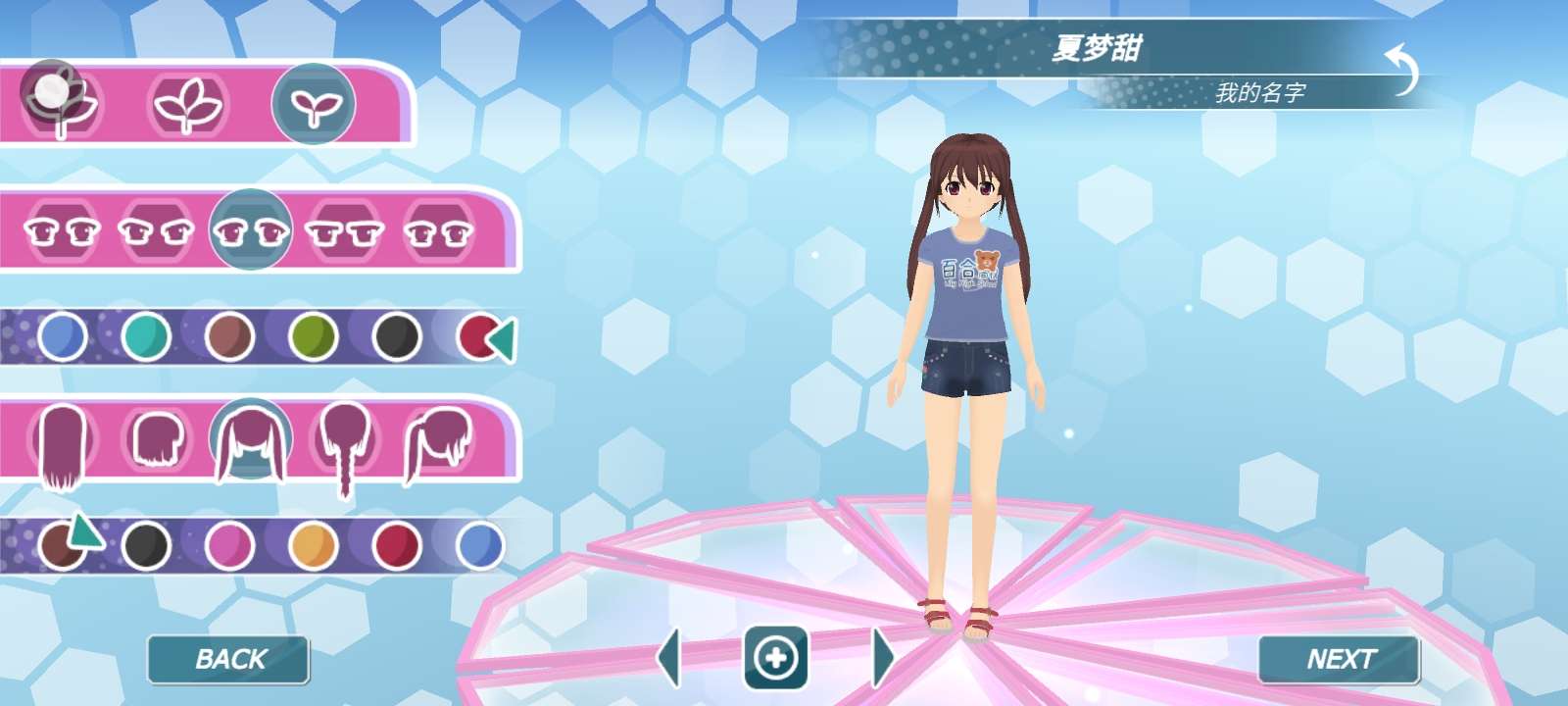Pick the brown eye color swatch
The image size is (1568, 706).
[230, 336]
